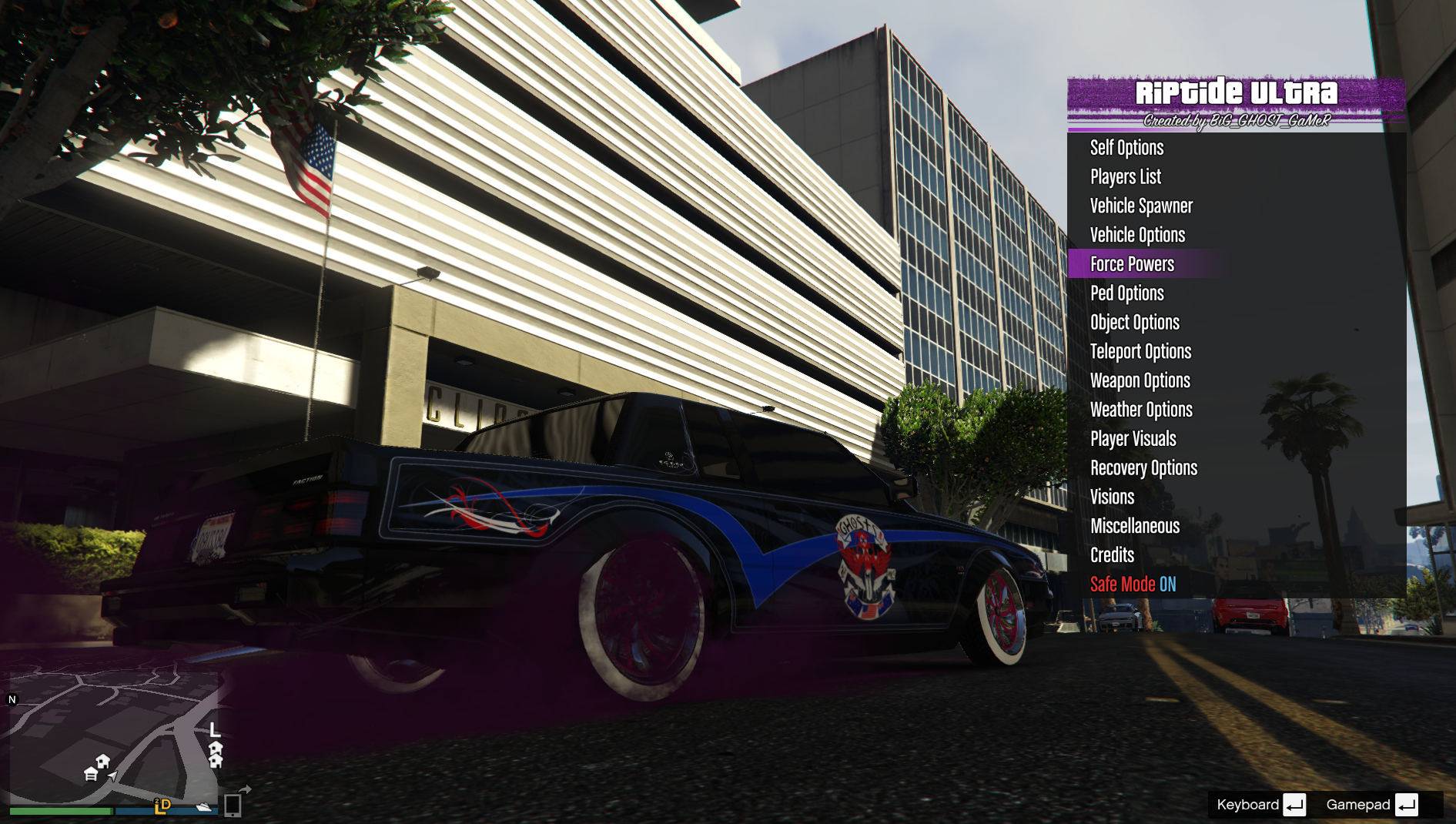Select the highlighted Force Powers entry
This screenshot has height=824, width=1456.
pos(1132,264)
